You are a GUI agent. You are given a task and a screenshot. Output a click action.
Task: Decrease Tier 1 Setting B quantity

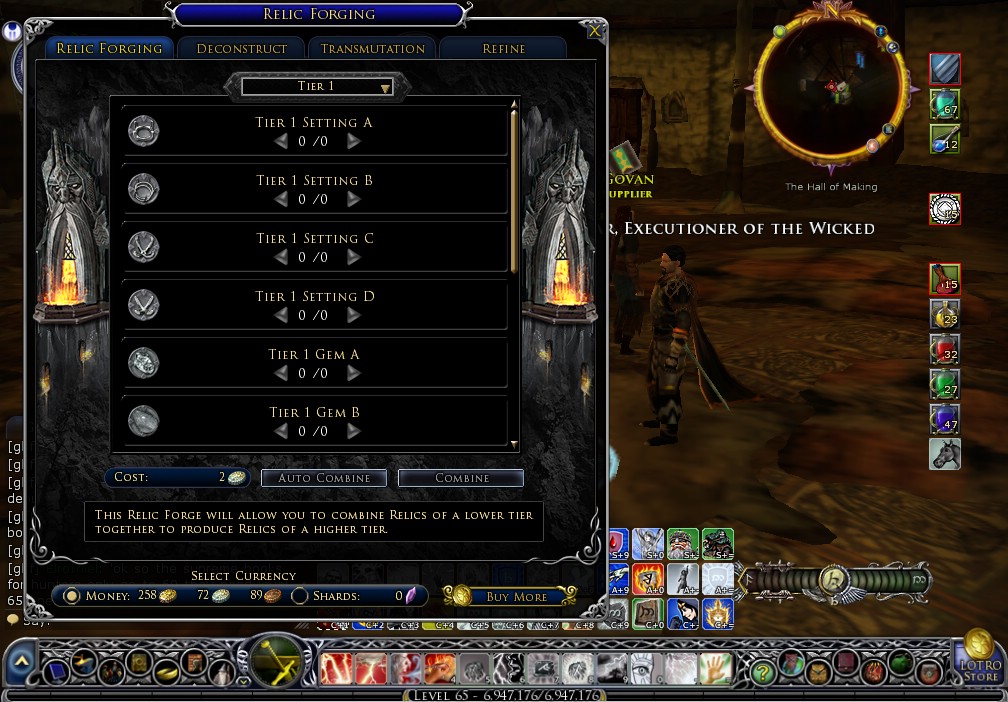[x=281, y=200]
